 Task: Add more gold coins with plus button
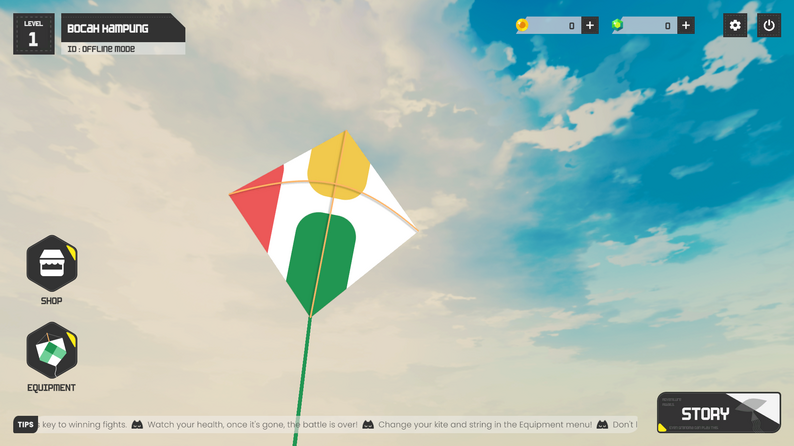[590, 25]
